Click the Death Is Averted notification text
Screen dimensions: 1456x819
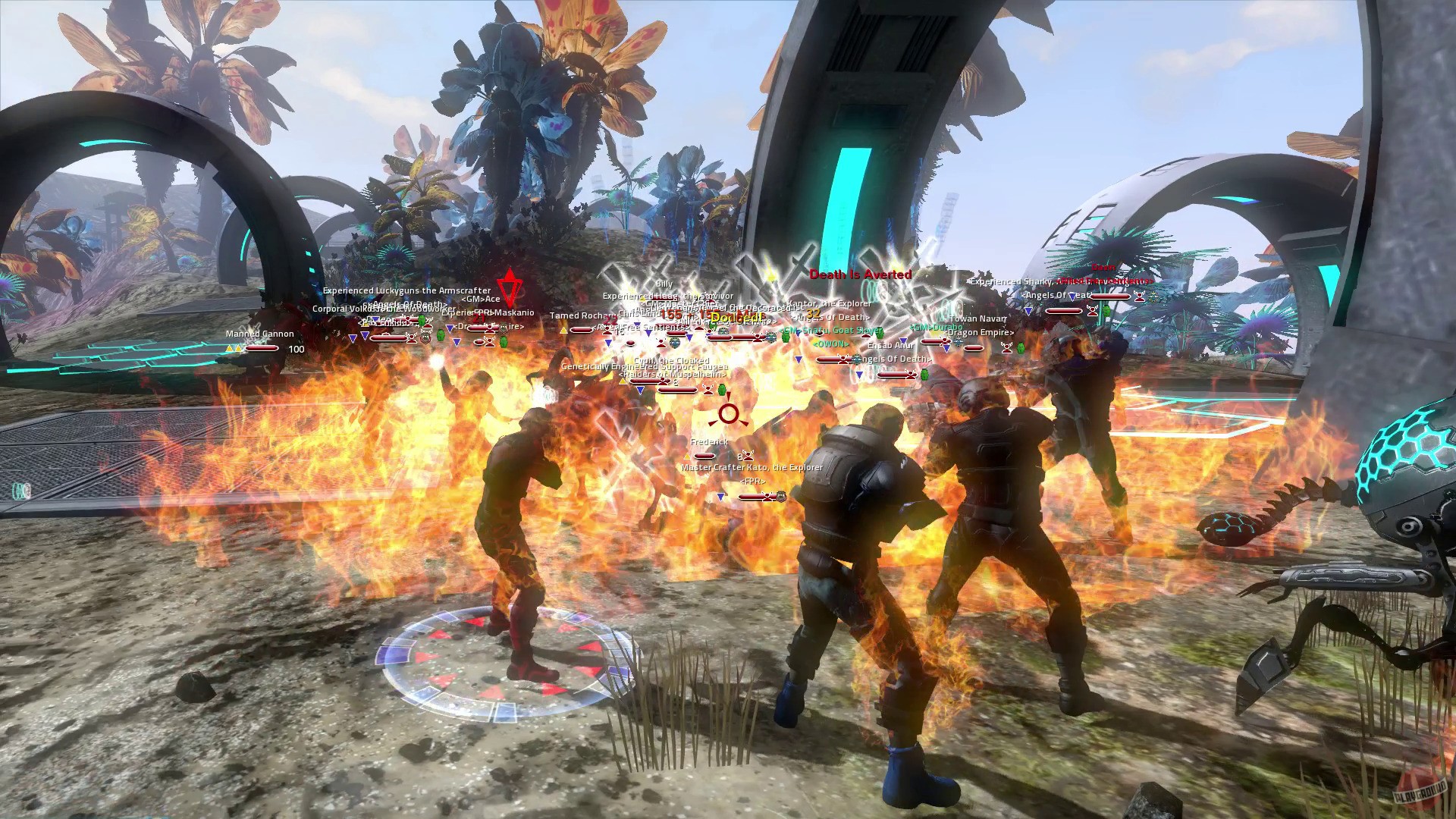point(858,274)
